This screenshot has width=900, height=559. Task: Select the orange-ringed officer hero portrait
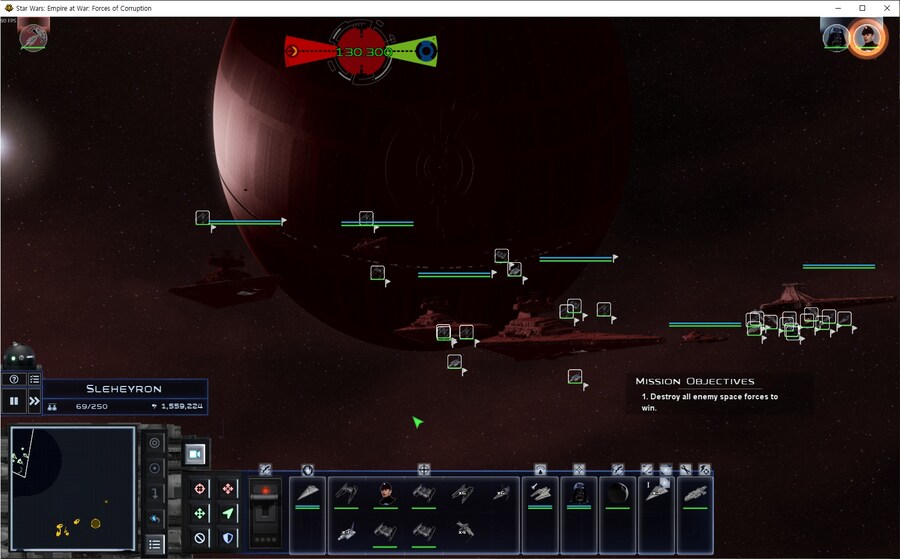point(867,38)
